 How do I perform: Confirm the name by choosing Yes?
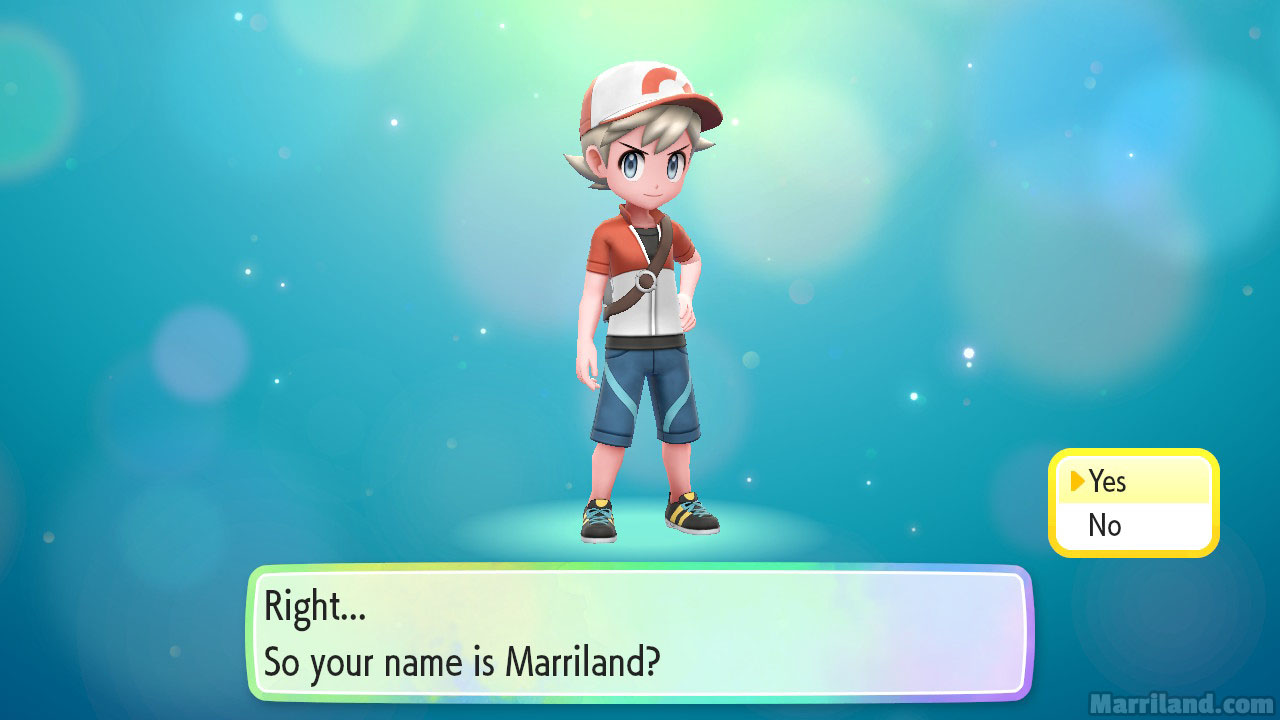[1107, 481]
